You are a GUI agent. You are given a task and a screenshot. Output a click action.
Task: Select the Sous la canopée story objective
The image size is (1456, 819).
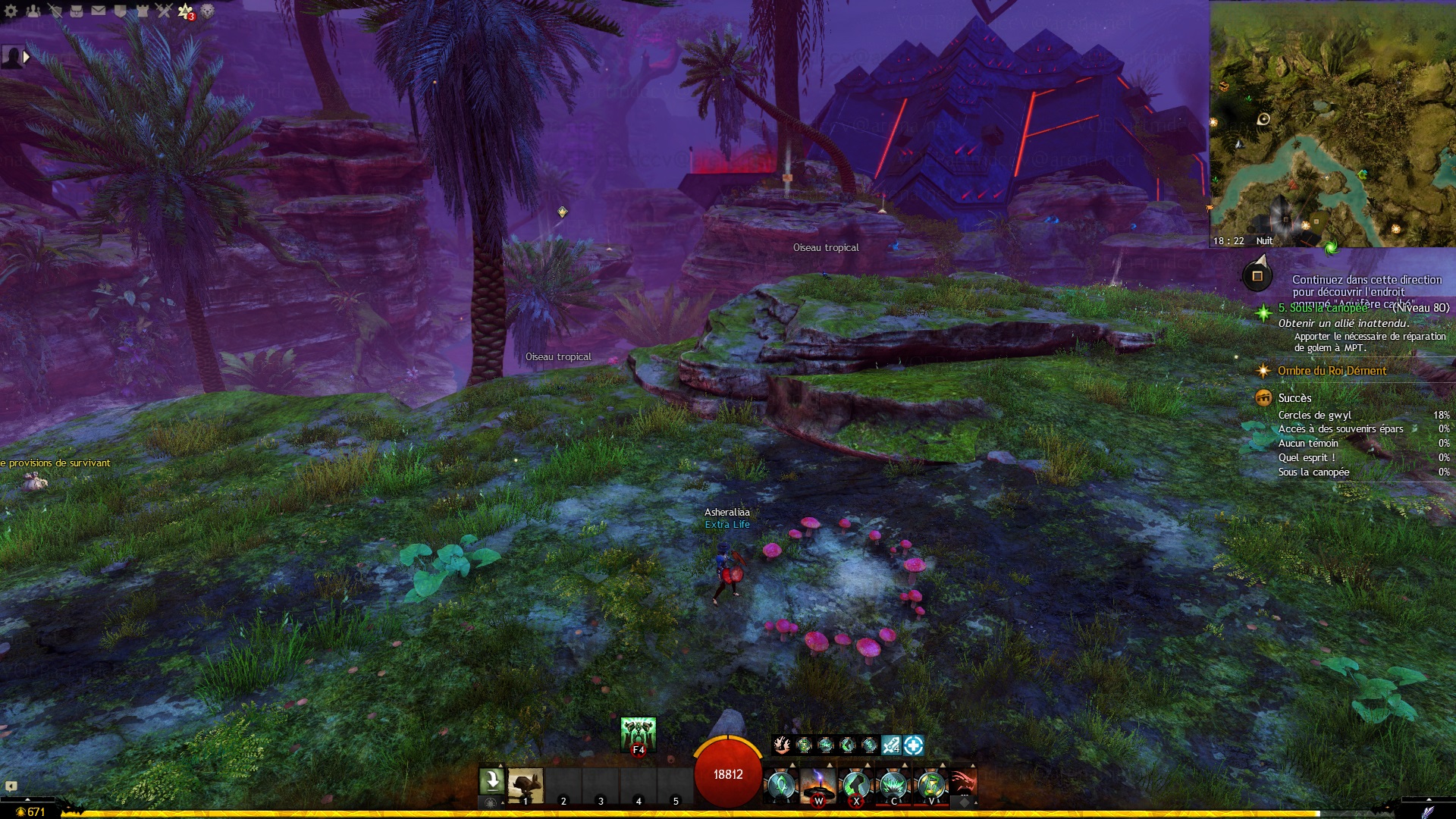[x=1323, y=308]
